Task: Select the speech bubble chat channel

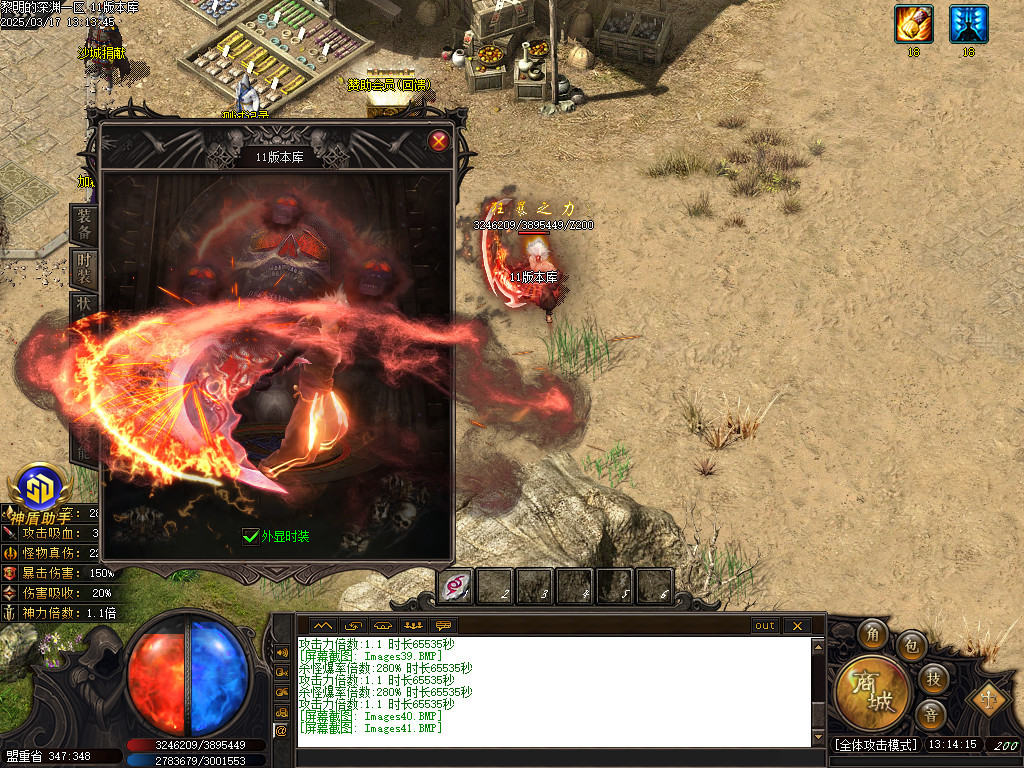Action: [x=444, y=626]
